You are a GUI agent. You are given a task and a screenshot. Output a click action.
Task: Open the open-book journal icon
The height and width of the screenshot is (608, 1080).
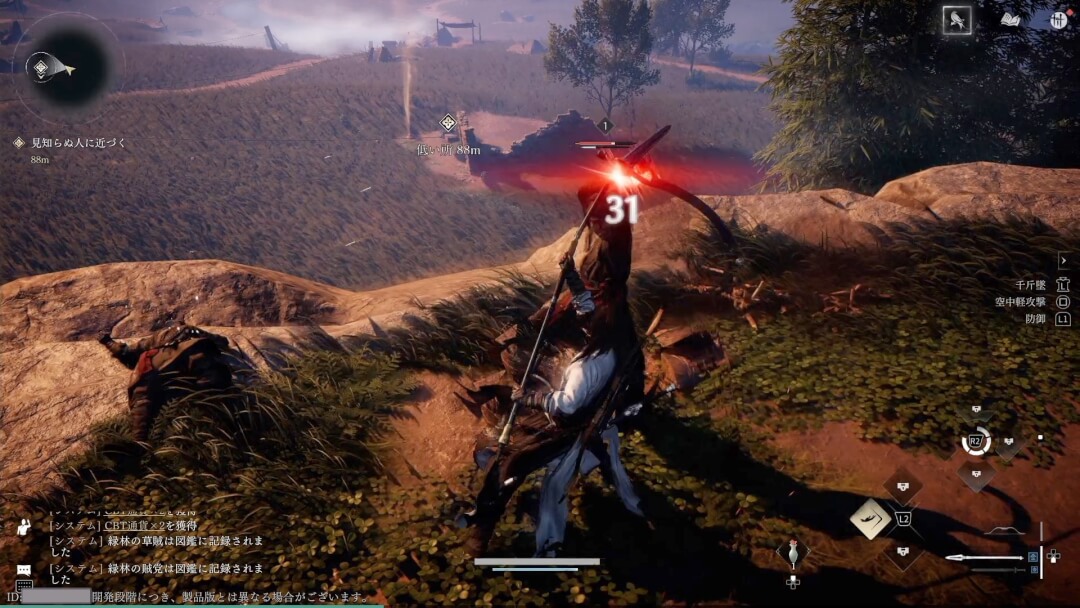pos(1010,20)
